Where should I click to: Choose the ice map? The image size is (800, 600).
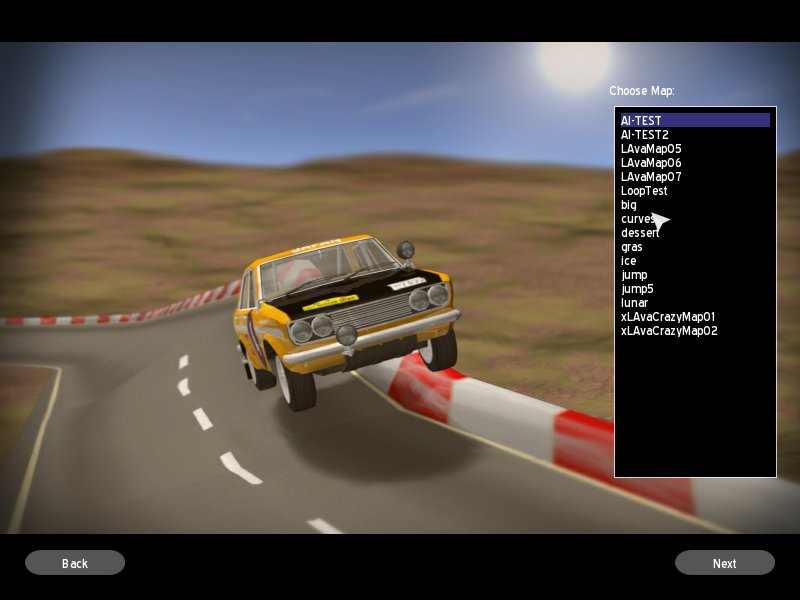point(628,261)
